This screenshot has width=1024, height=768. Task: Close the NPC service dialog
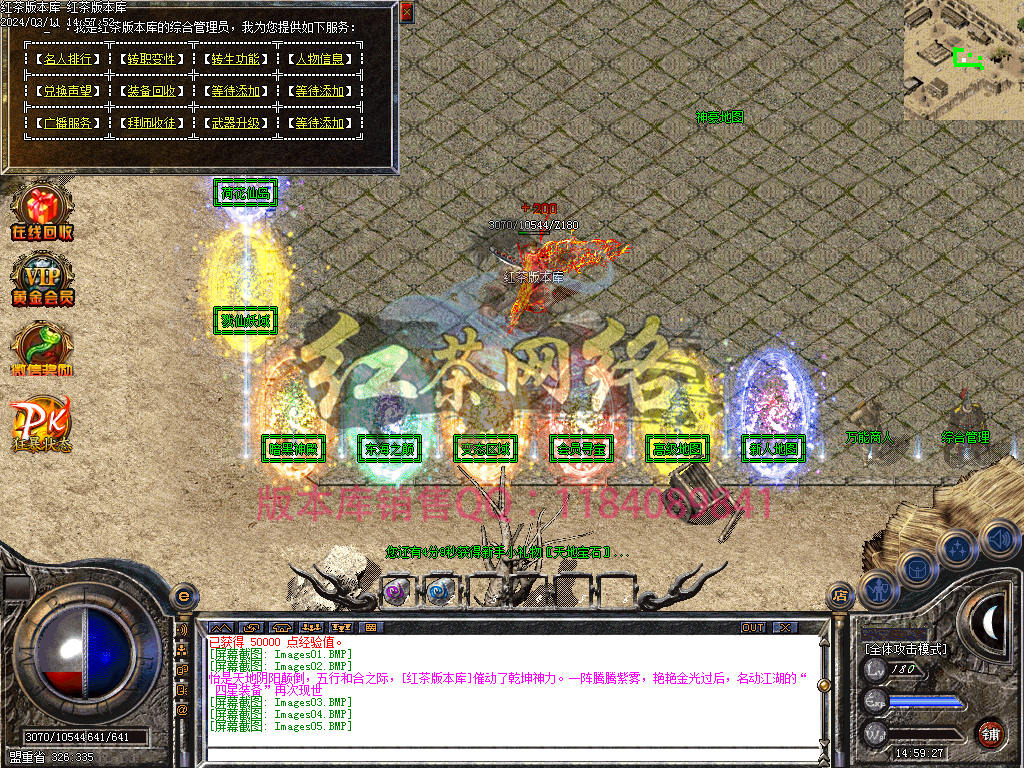click(406, 12)
